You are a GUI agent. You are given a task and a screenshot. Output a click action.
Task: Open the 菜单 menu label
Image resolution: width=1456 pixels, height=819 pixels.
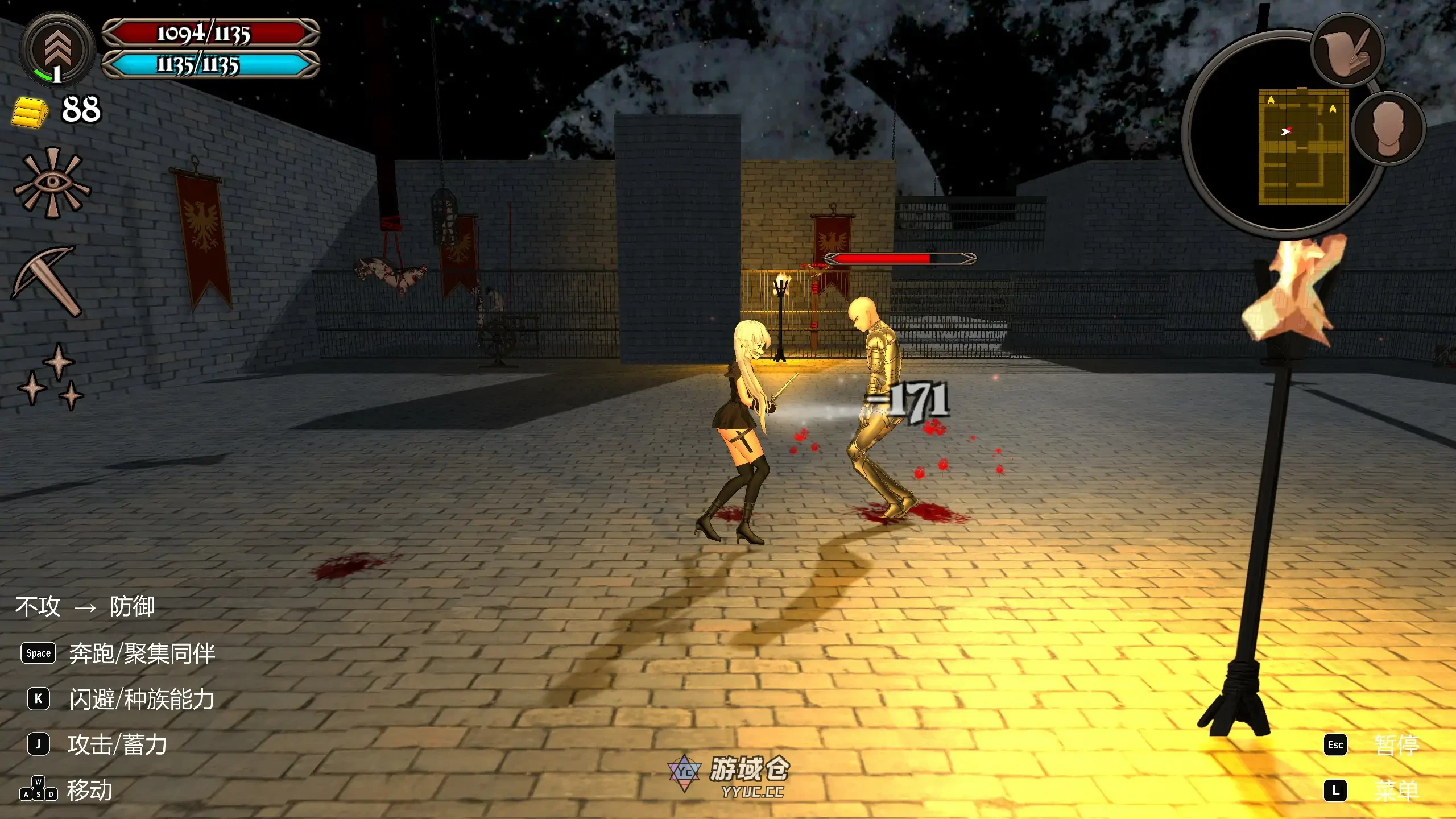1396,791
